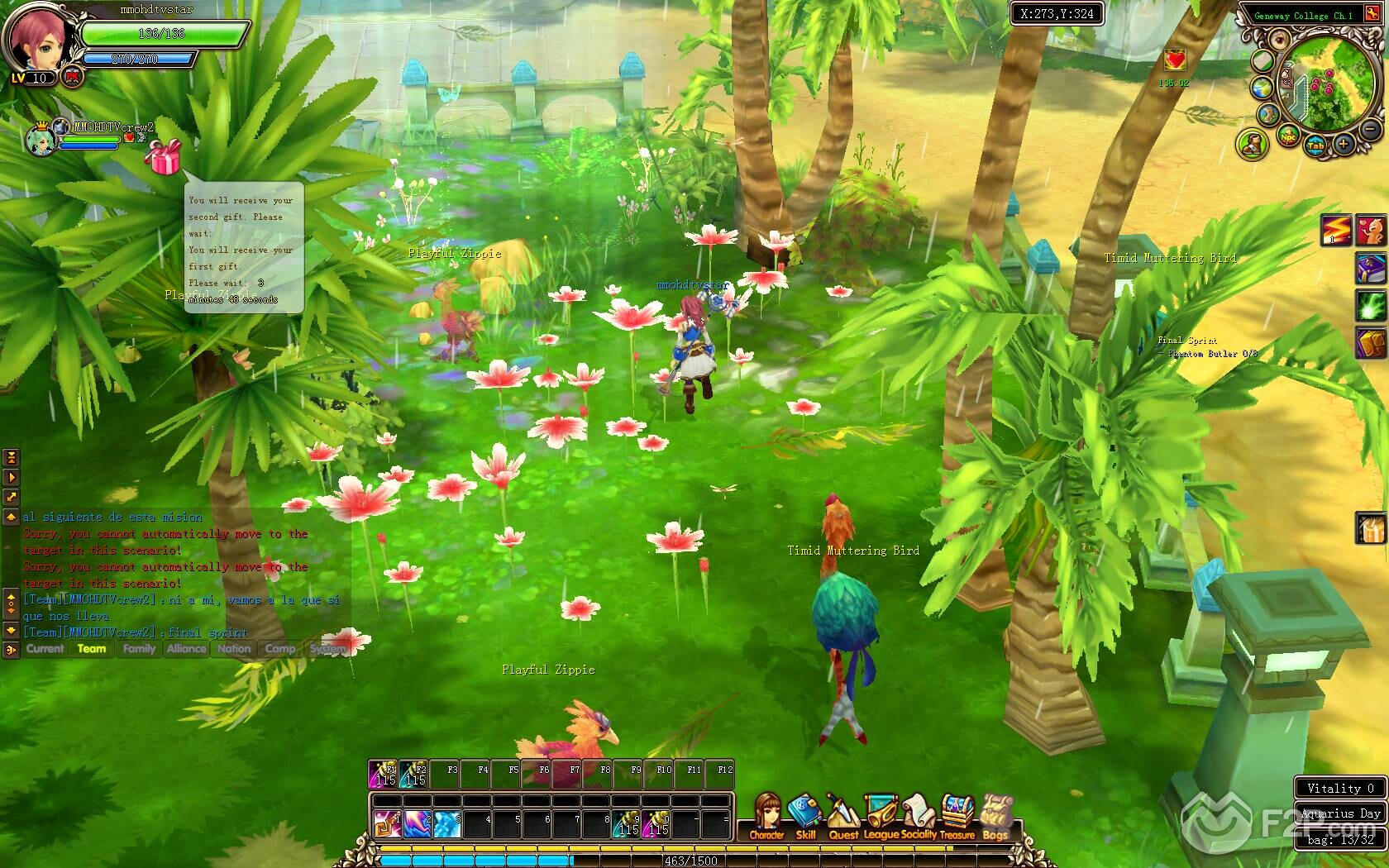The width and height of the screenshot is (1389, 868).
Task: Open the League menu
Action: [x=881, y=814]
